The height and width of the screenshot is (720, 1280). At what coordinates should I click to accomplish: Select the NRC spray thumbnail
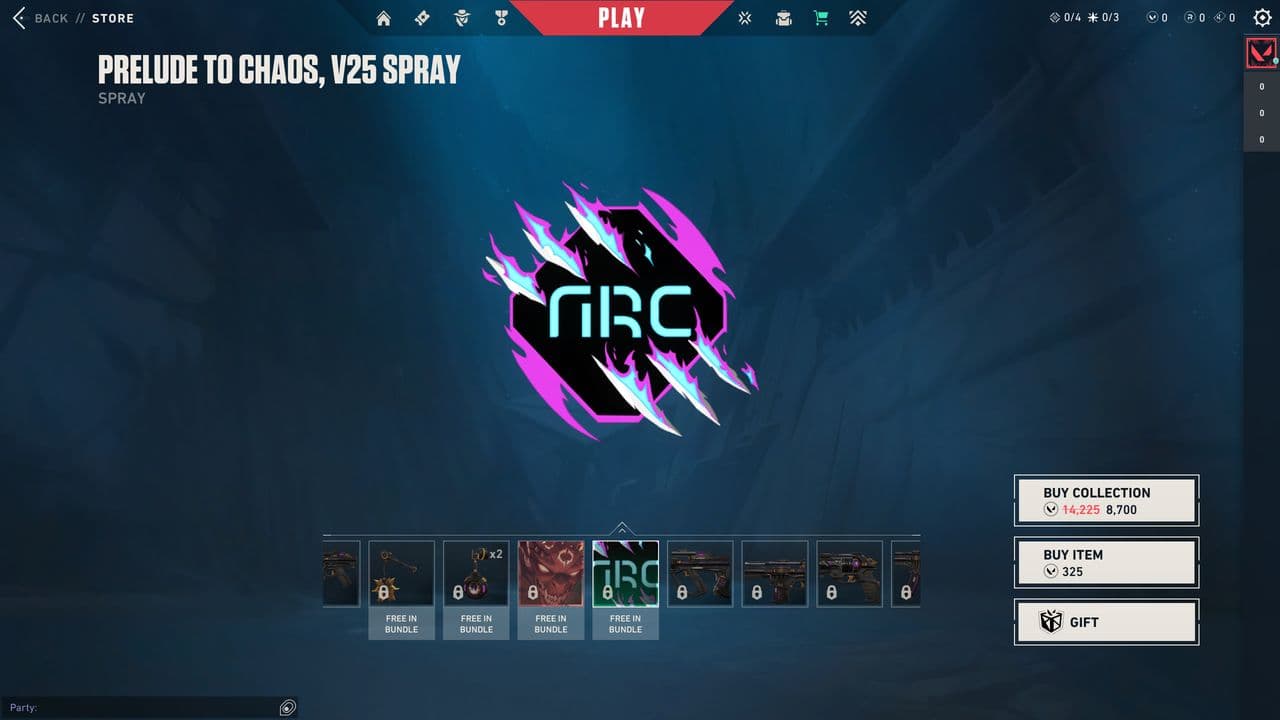(625, 572)
